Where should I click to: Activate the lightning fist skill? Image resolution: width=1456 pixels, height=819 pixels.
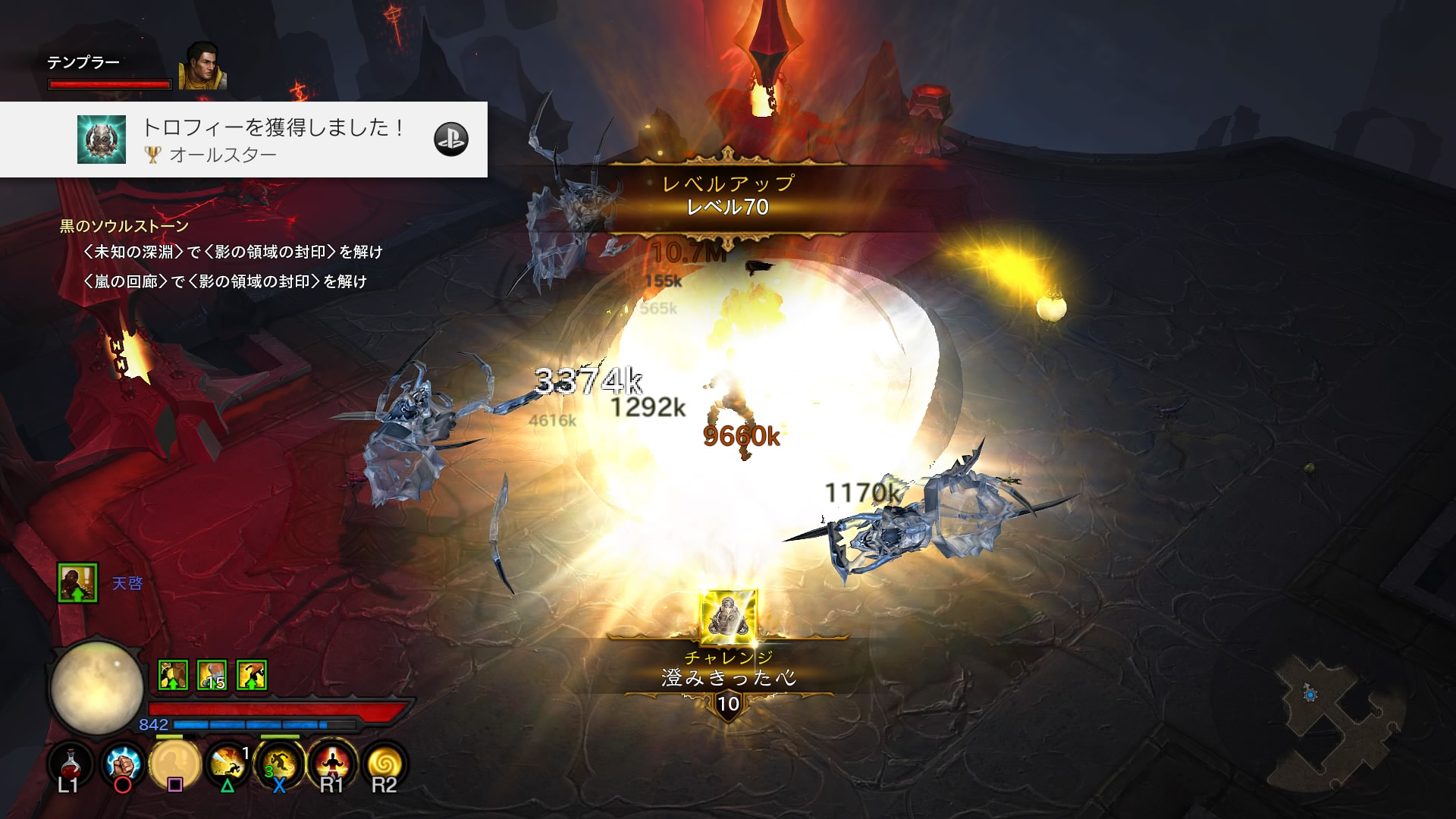123,763
